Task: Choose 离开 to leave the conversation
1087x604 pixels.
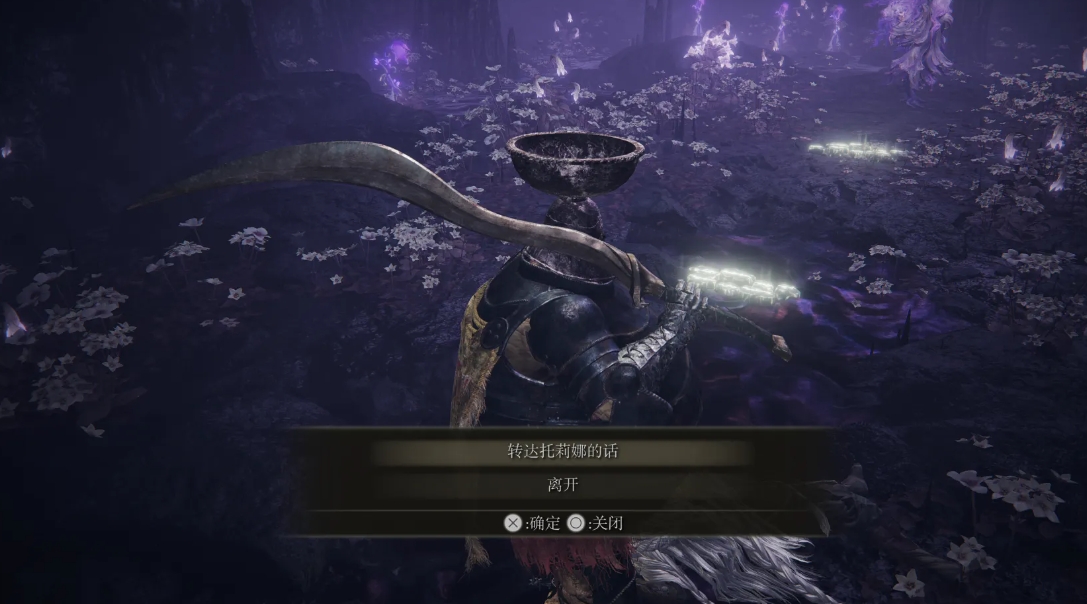Action: pyautogui.click(x=561, y=485)
